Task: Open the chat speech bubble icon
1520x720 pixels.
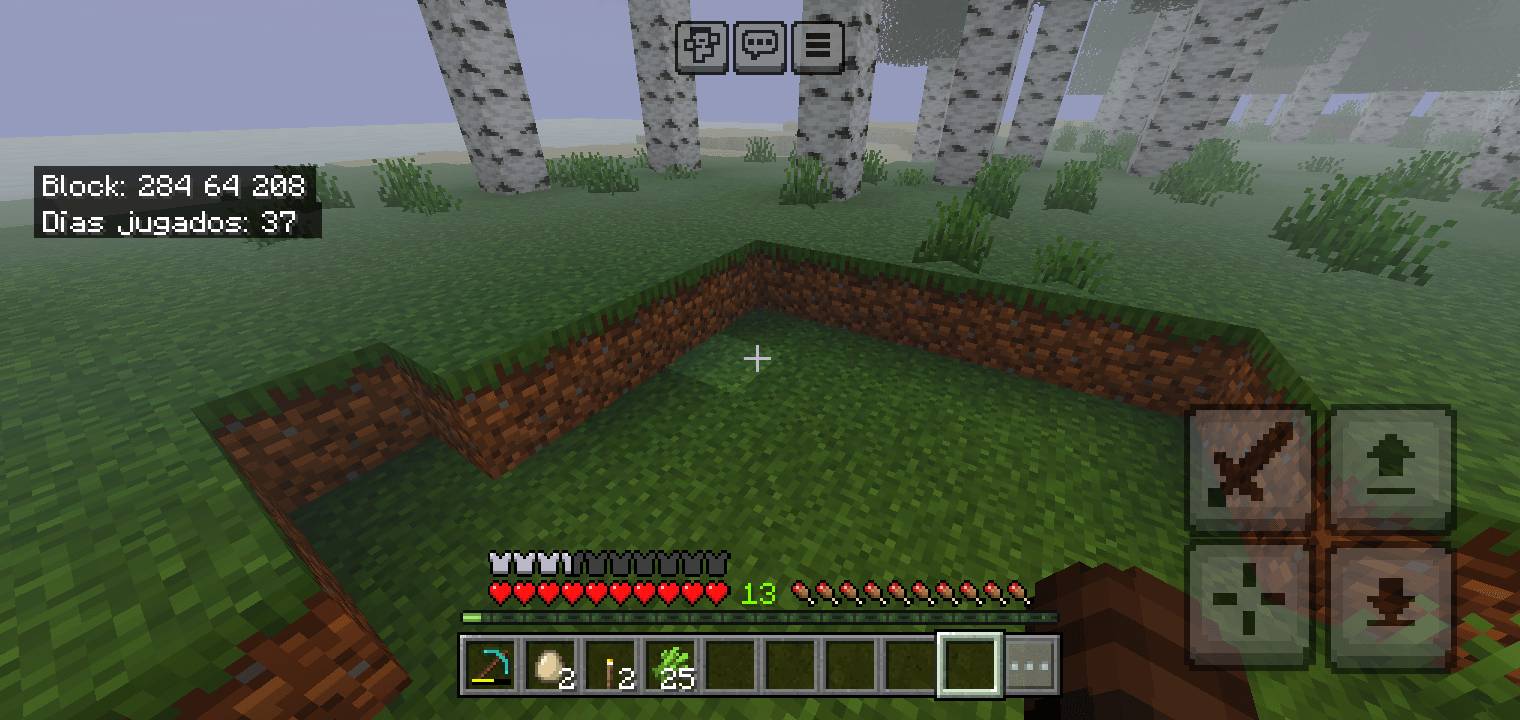Action: coord(760,46)
